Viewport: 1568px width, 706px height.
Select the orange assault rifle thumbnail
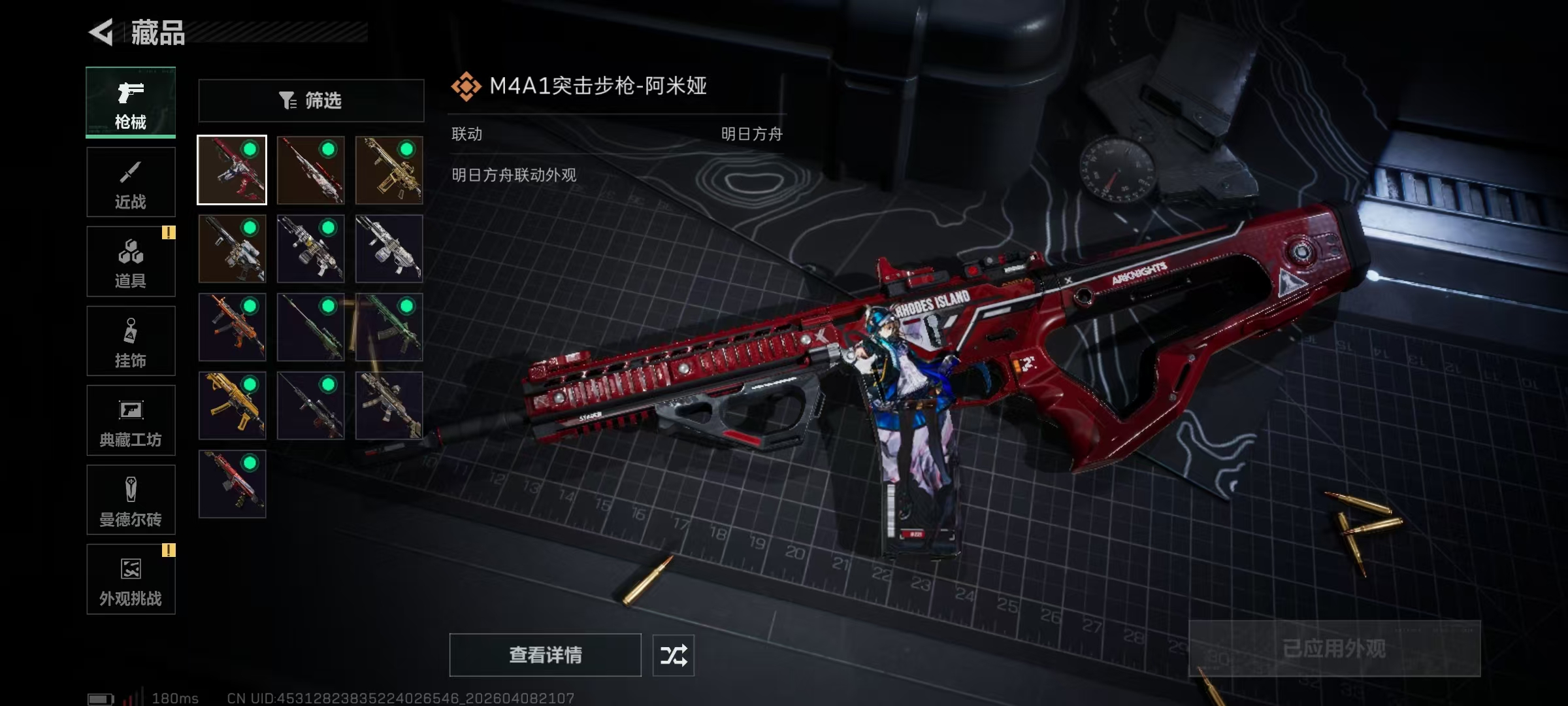pos(233,327)
